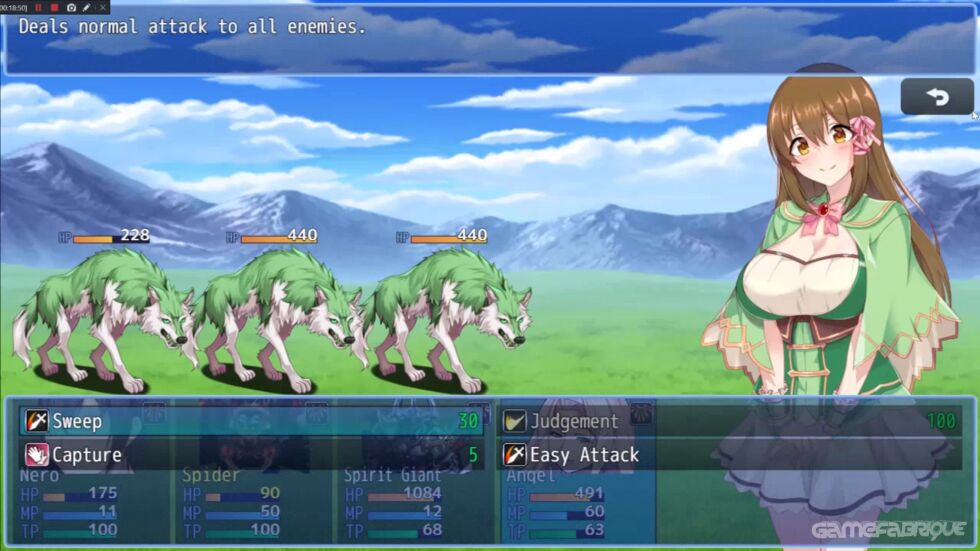Screen dimensions: 980x551
Task: Stop the screen recording with the red square
Action: pyautogui.click(x=54, y=7)
